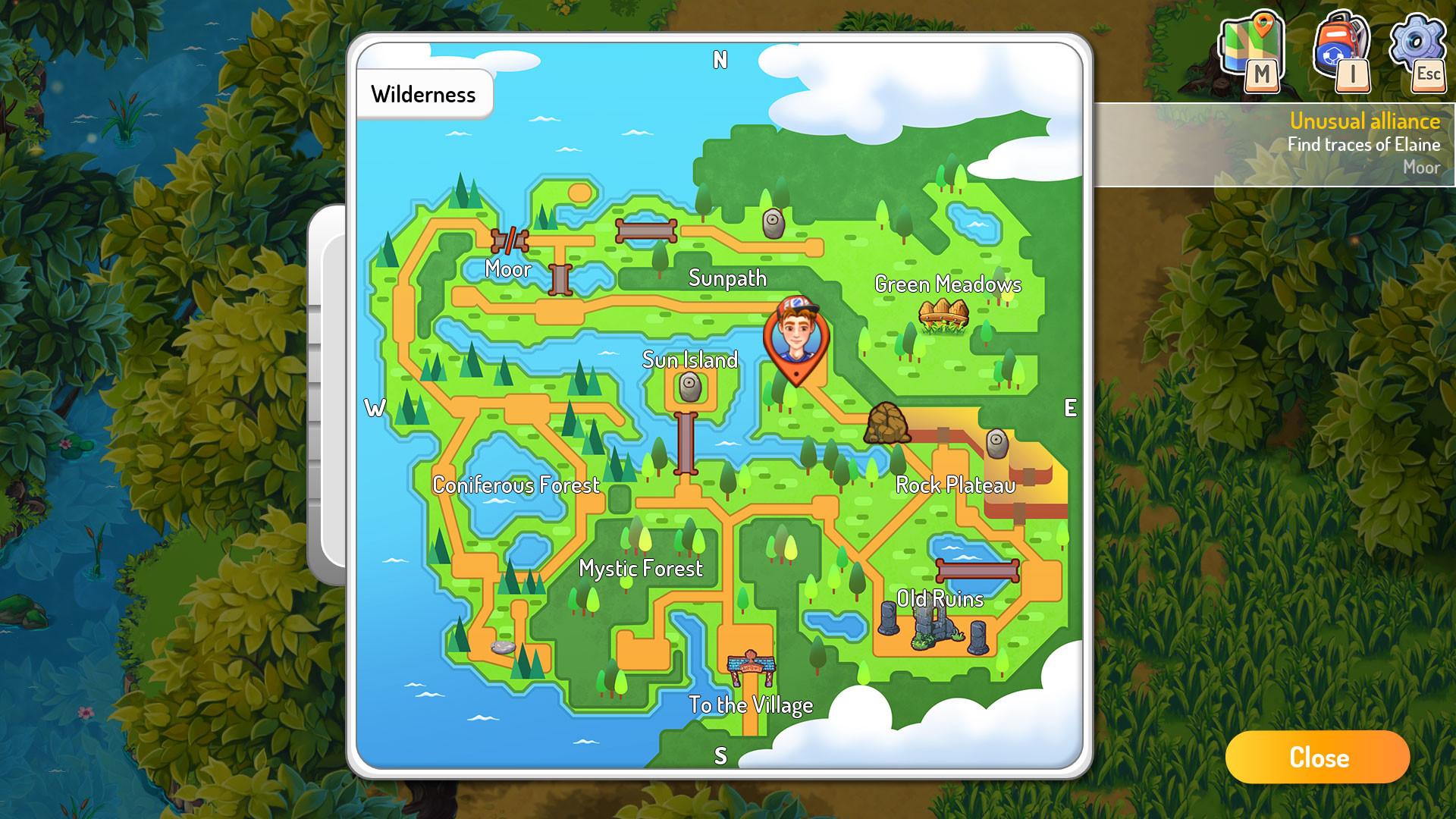Image resolution: width=1456 pixels, height=819 pixels.
Task: Click the Find traces of Elaine objective
Action: pyautogui.click(x=1365, y=143)
